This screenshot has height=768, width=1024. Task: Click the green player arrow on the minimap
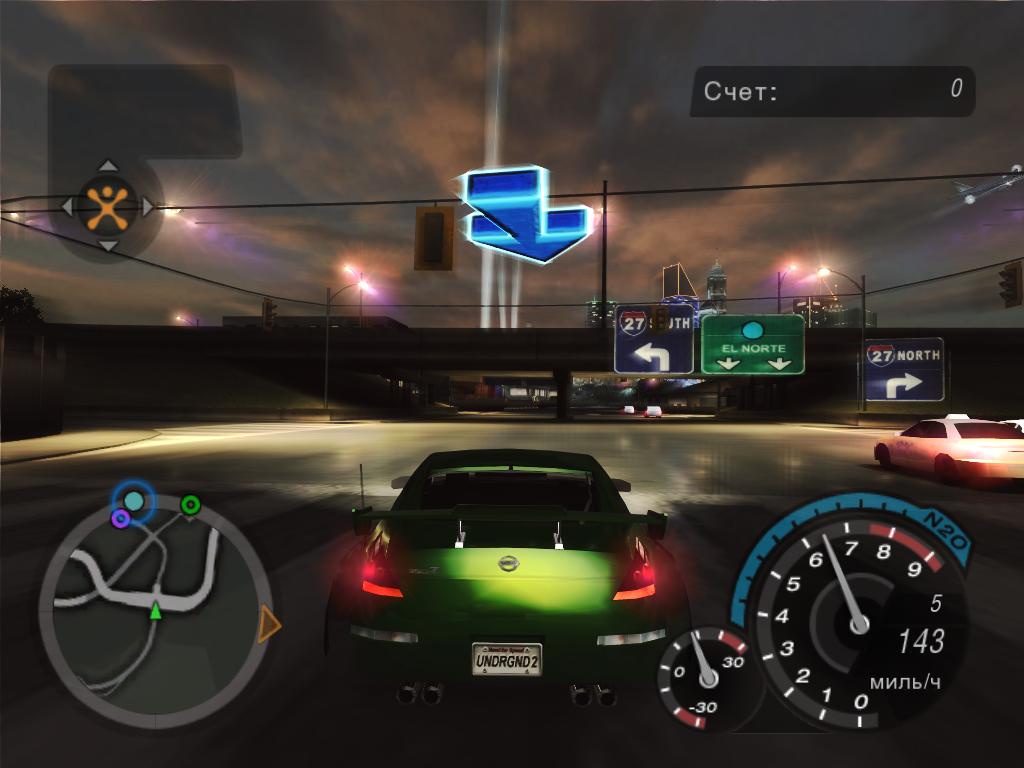tap(155, 610)
